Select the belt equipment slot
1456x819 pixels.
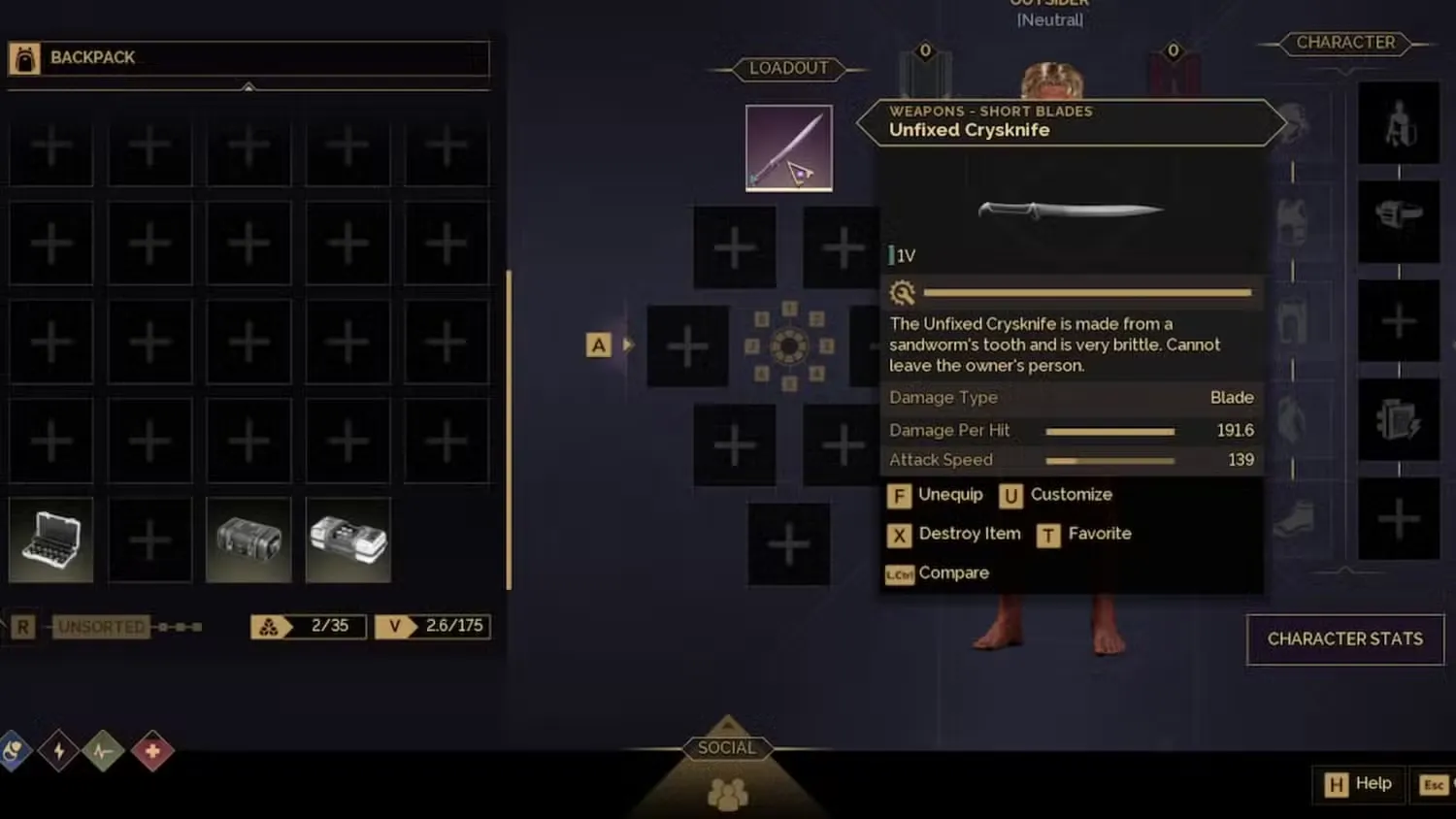click(x=1398, y=215)
